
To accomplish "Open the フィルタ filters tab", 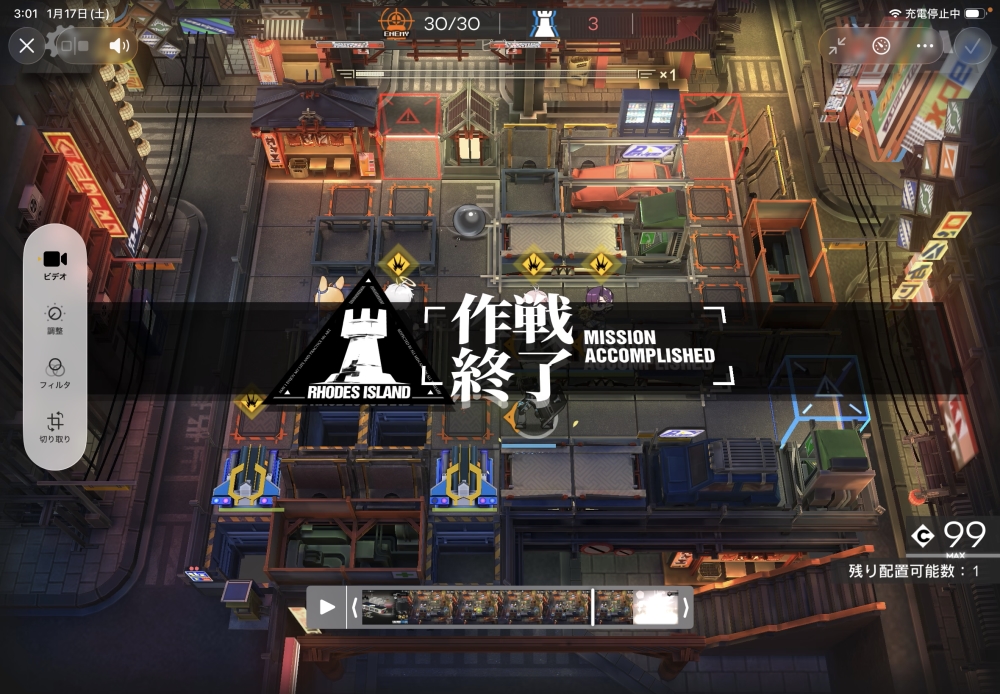I will coord(55,372).
